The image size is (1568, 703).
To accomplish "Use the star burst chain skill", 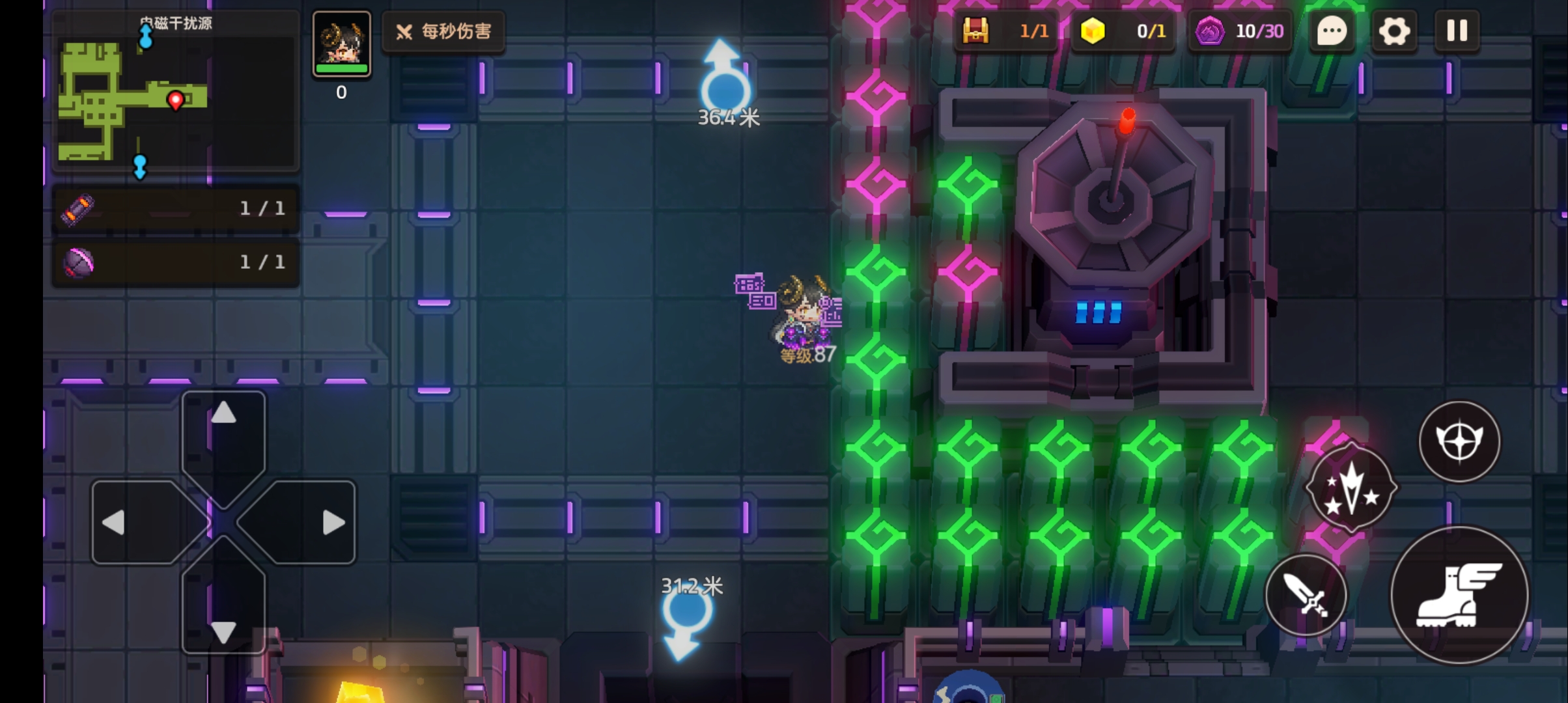I will [x=1351, y=488].
